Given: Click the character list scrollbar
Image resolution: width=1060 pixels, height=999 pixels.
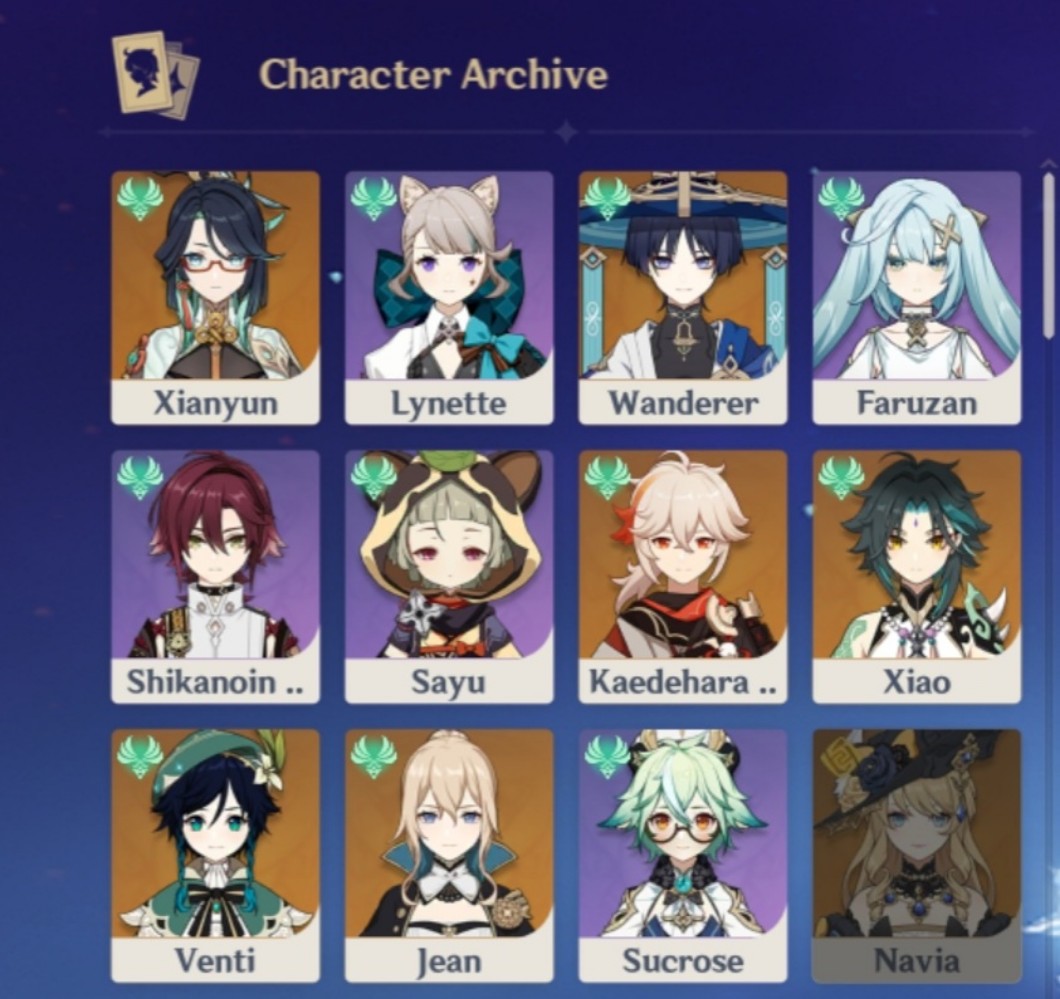Looking at the screenshot, I should pos(1048,255).
